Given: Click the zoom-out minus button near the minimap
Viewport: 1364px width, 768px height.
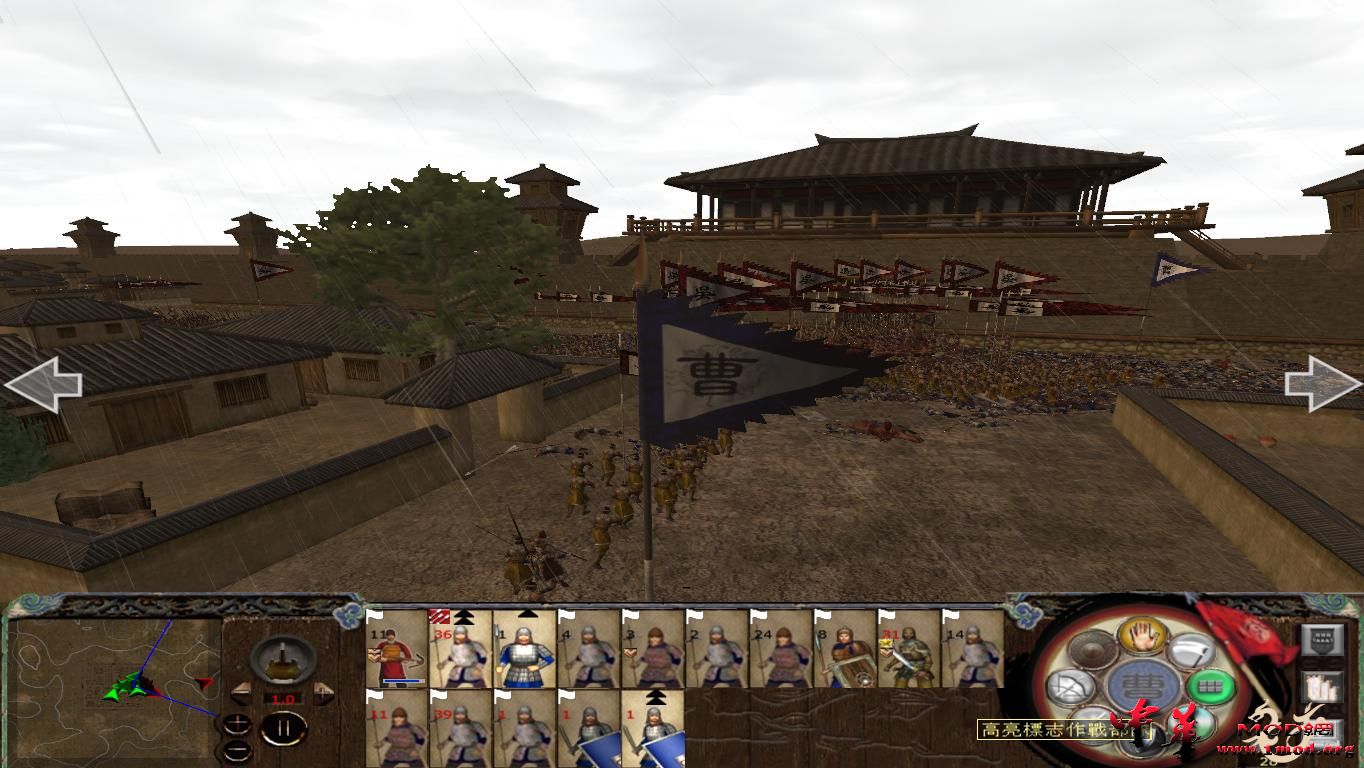Looking at the screenshot, I should tap(237, 750).
